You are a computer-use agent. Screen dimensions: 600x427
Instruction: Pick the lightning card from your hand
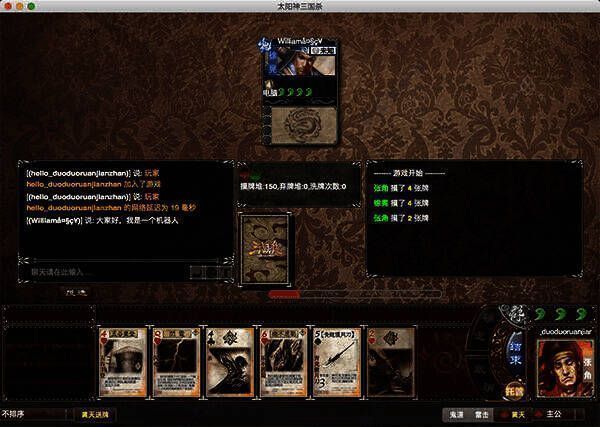(177, 362)
